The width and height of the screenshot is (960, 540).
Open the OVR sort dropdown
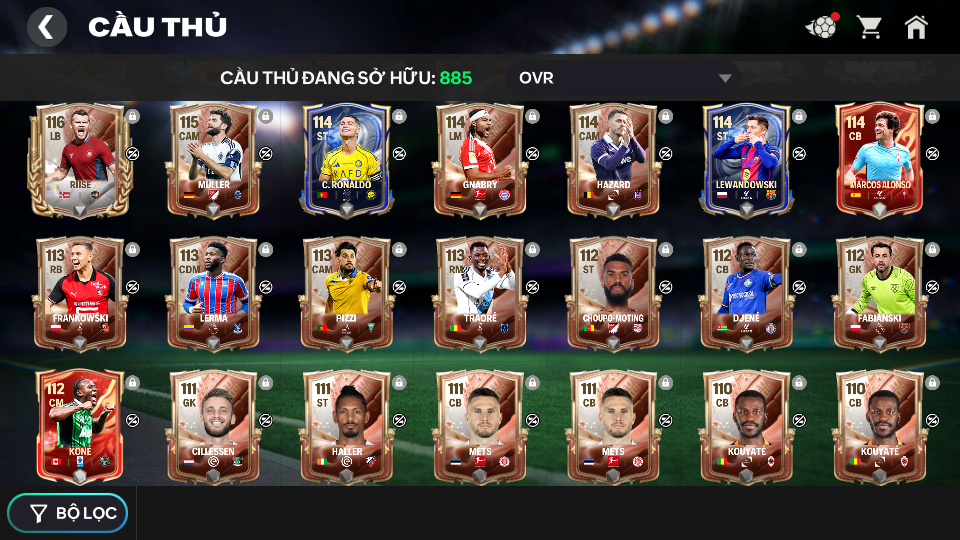click(624, 78)
